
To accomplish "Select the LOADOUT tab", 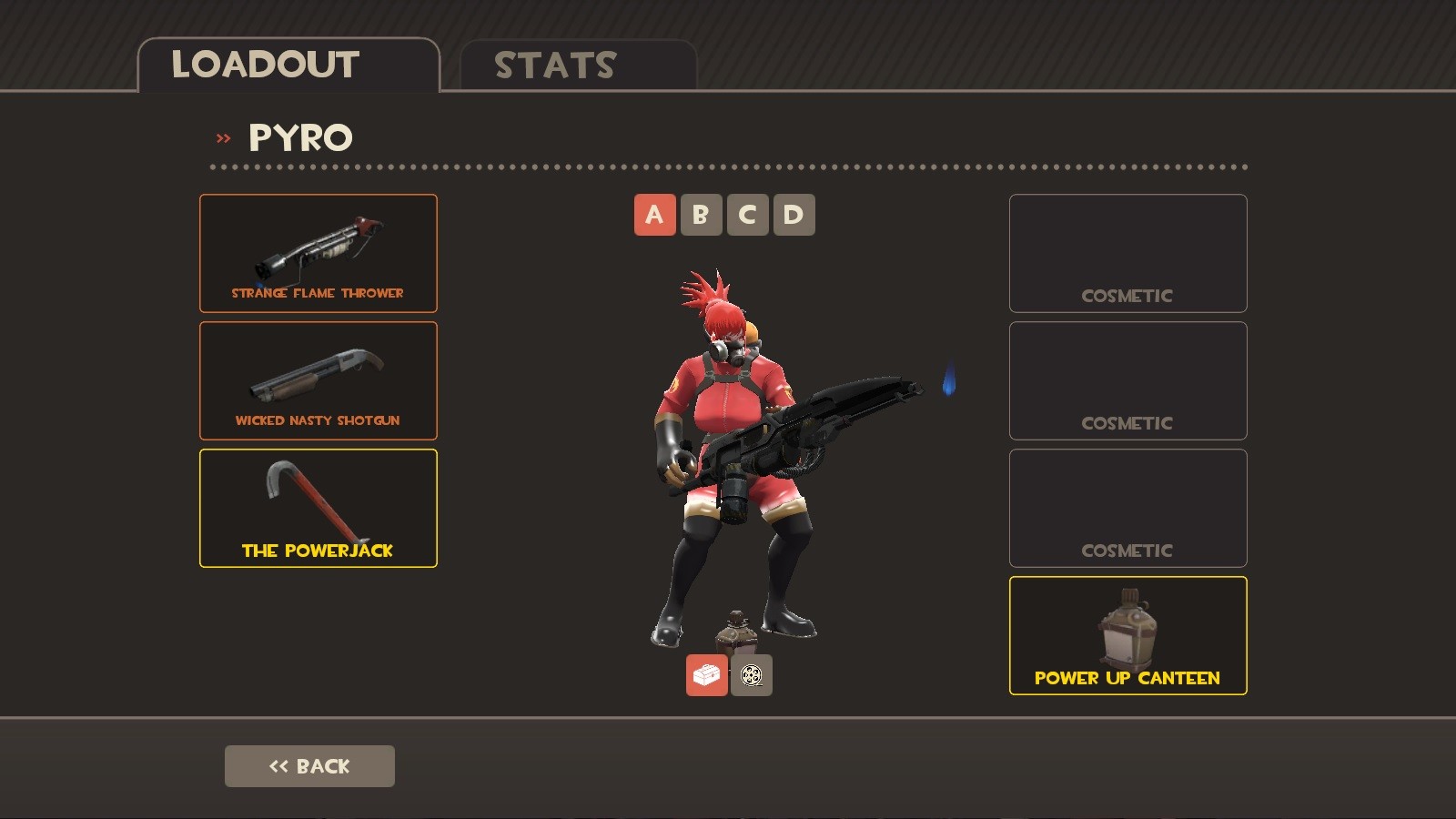I will [x=264, y=64].
